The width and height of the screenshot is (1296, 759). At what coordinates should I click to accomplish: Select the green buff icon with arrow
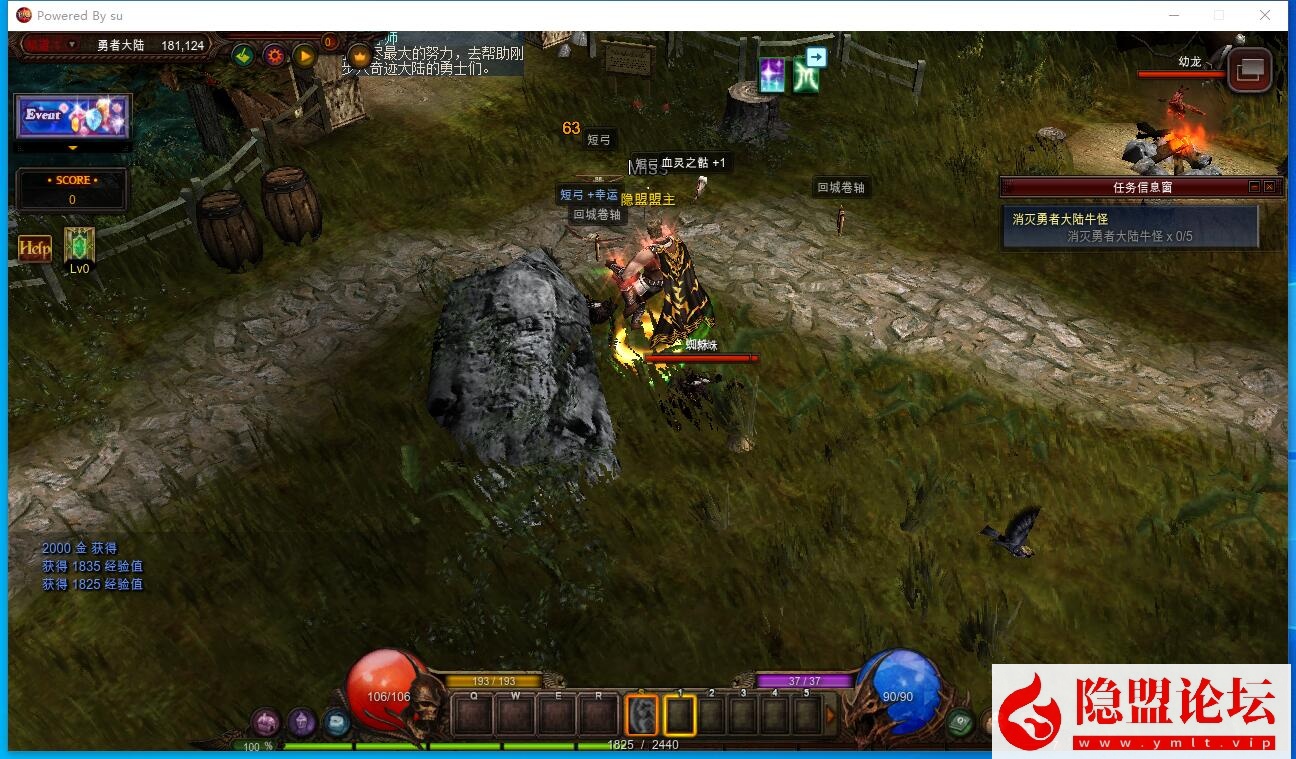(807, 74)
